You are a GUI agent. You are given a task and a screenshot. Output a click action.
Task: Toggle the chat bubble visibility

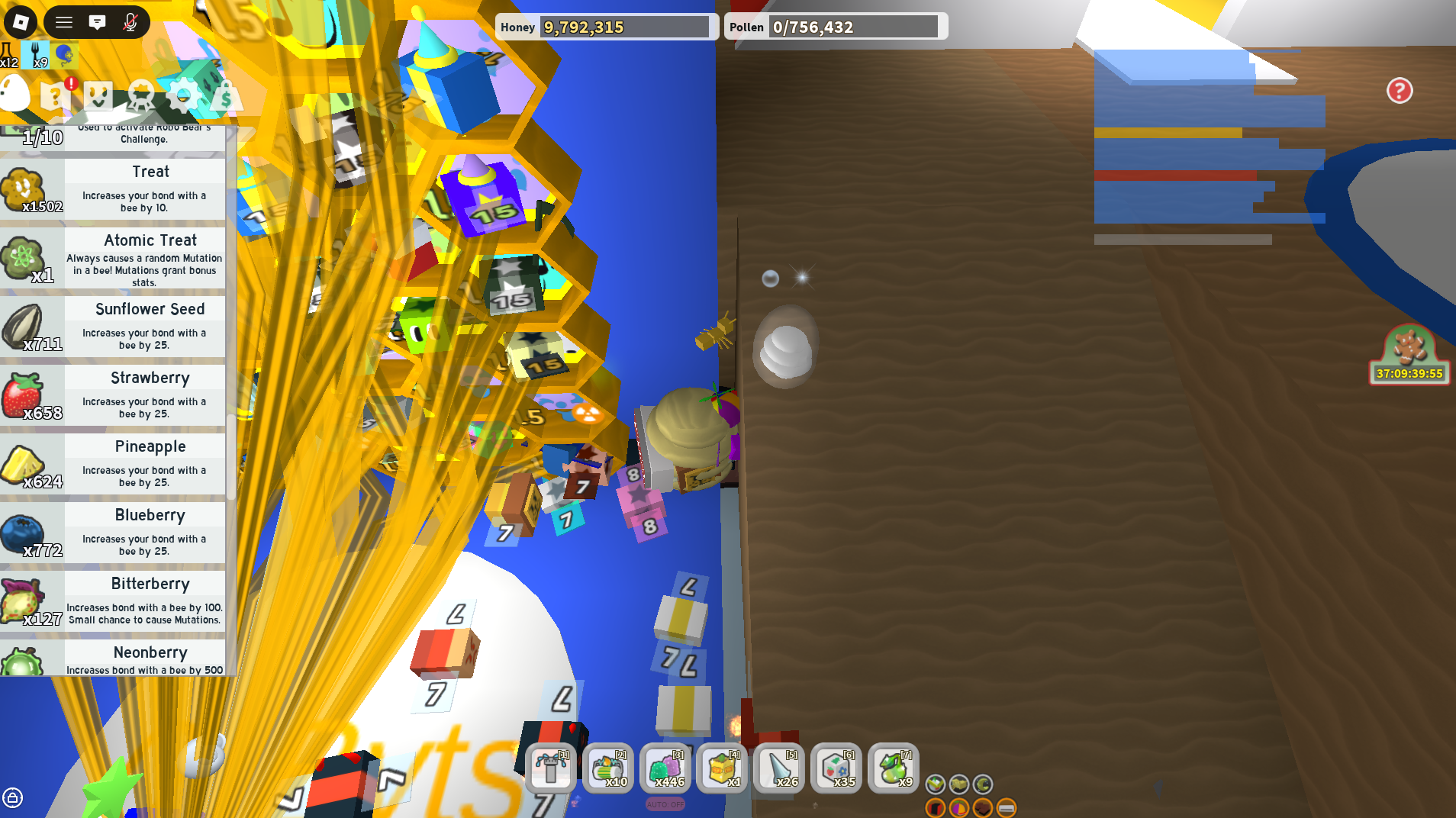pos(97,22)
